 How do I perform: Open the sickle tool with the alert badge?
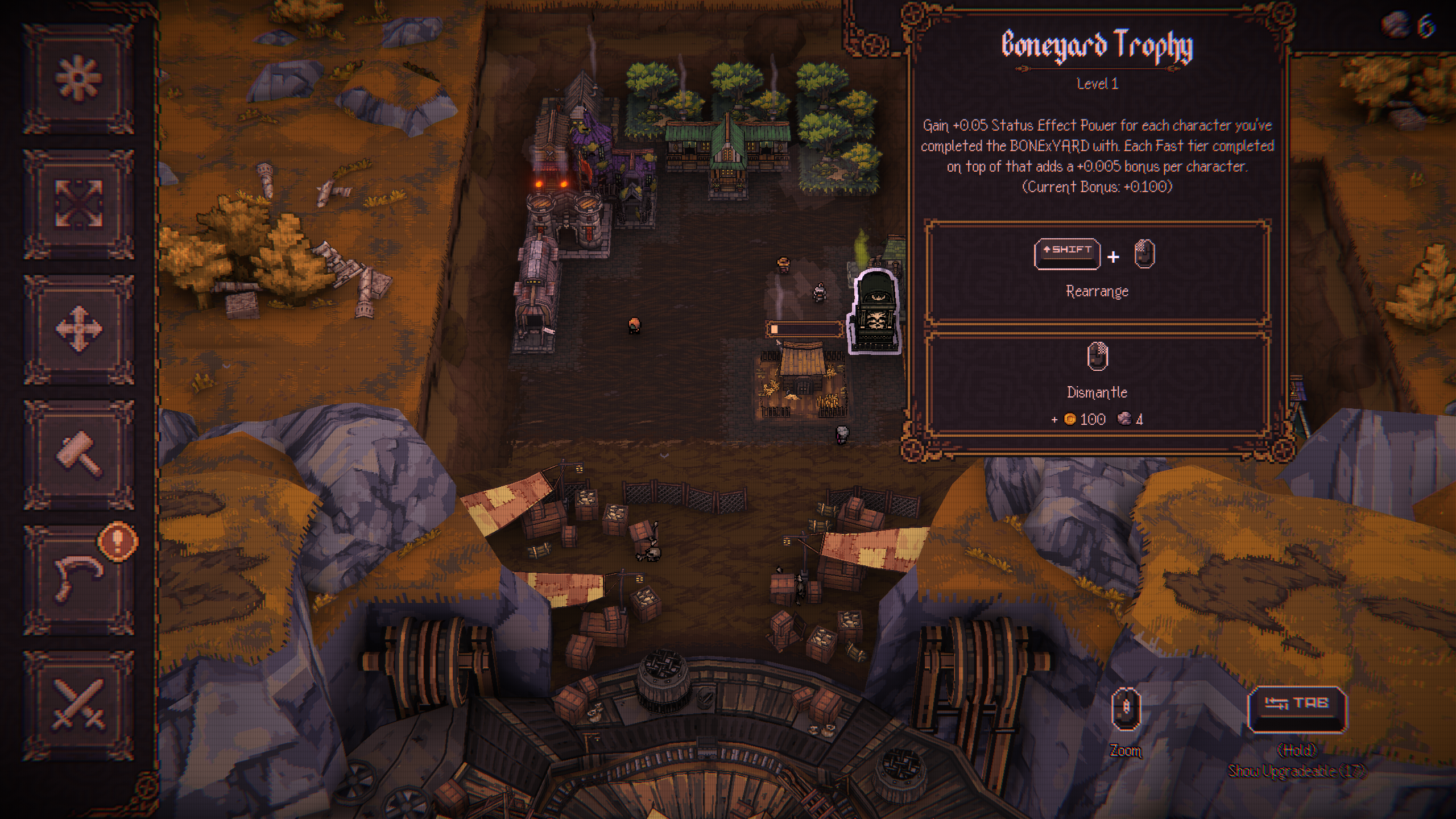pyautogui.click(x=78, y=579)
